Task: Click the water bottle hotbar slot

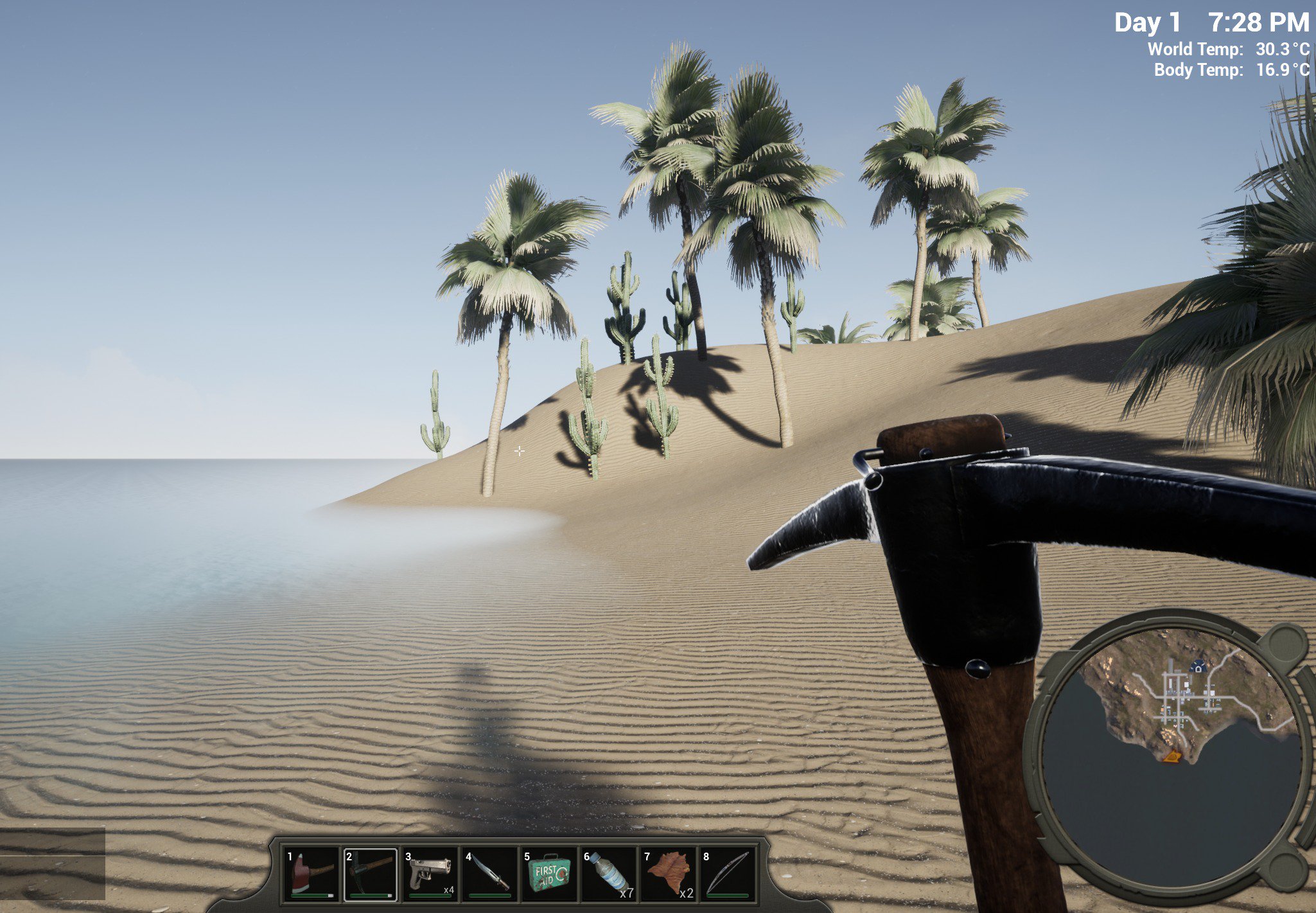Action: coord(608,874)
